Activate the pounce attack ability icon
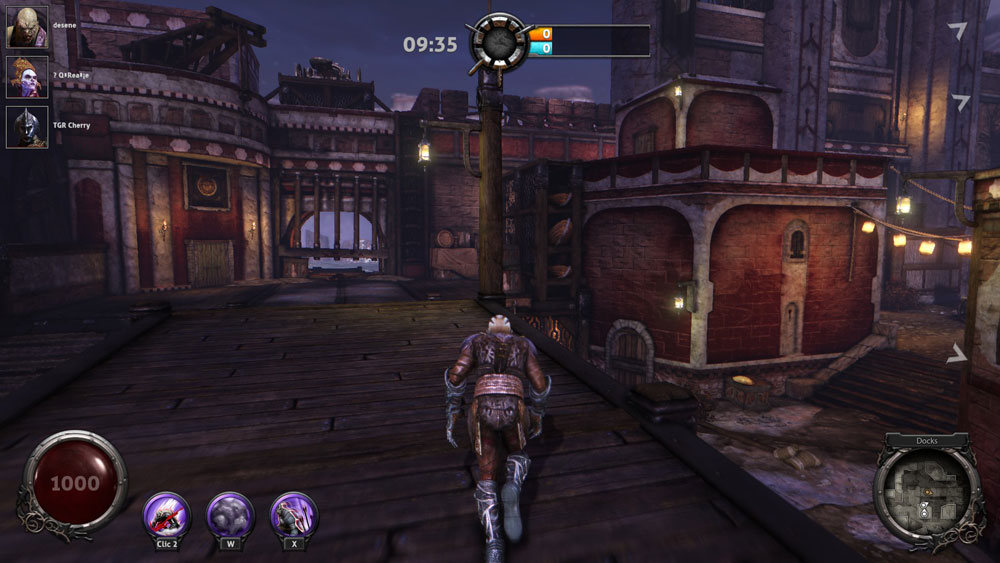Image resolution: width=1000 pixels, height=563 pixels. pos(167,515)
